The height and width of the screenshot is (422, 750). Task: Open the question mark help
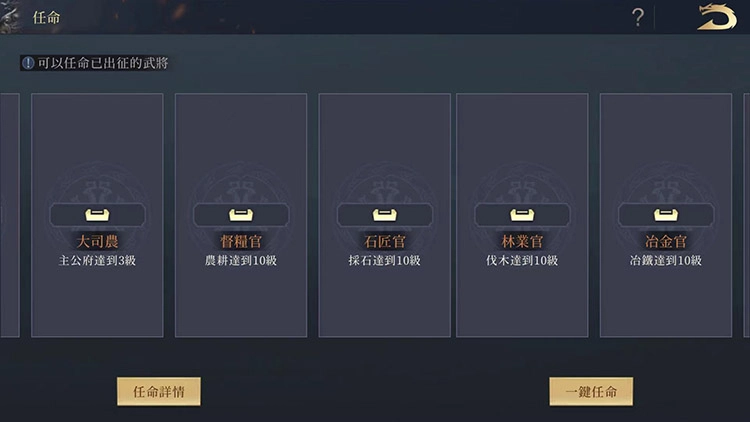pyautogui.click(x=638, y=17)
